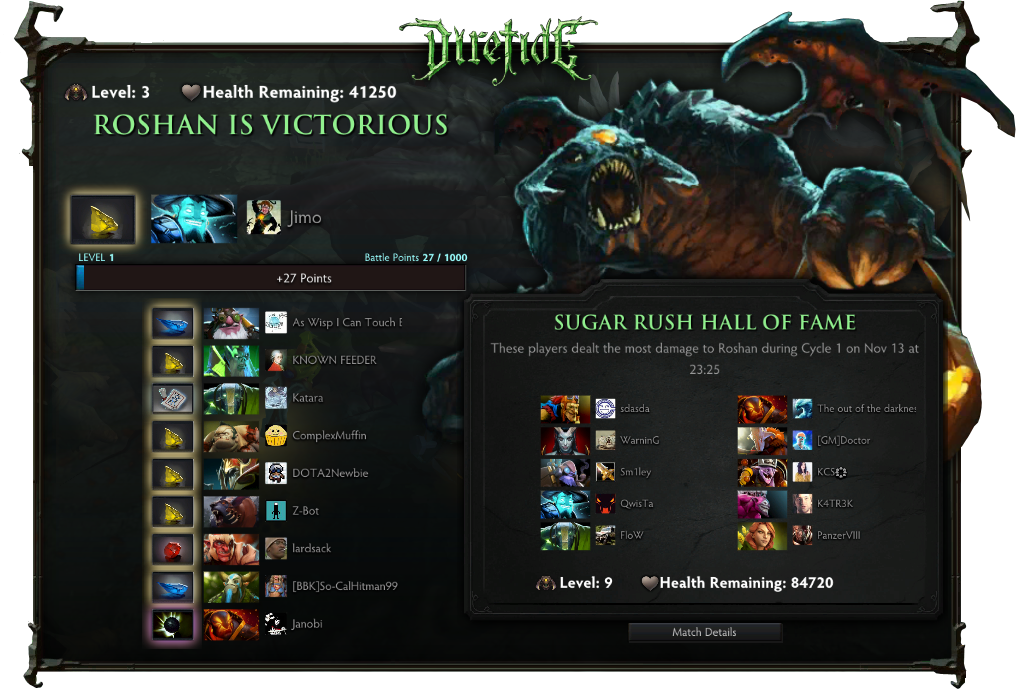Screen dimensions: 1017x695
Task: Select Sm1ley's Hall of Fame entry
Action: (x=635, y=472)
